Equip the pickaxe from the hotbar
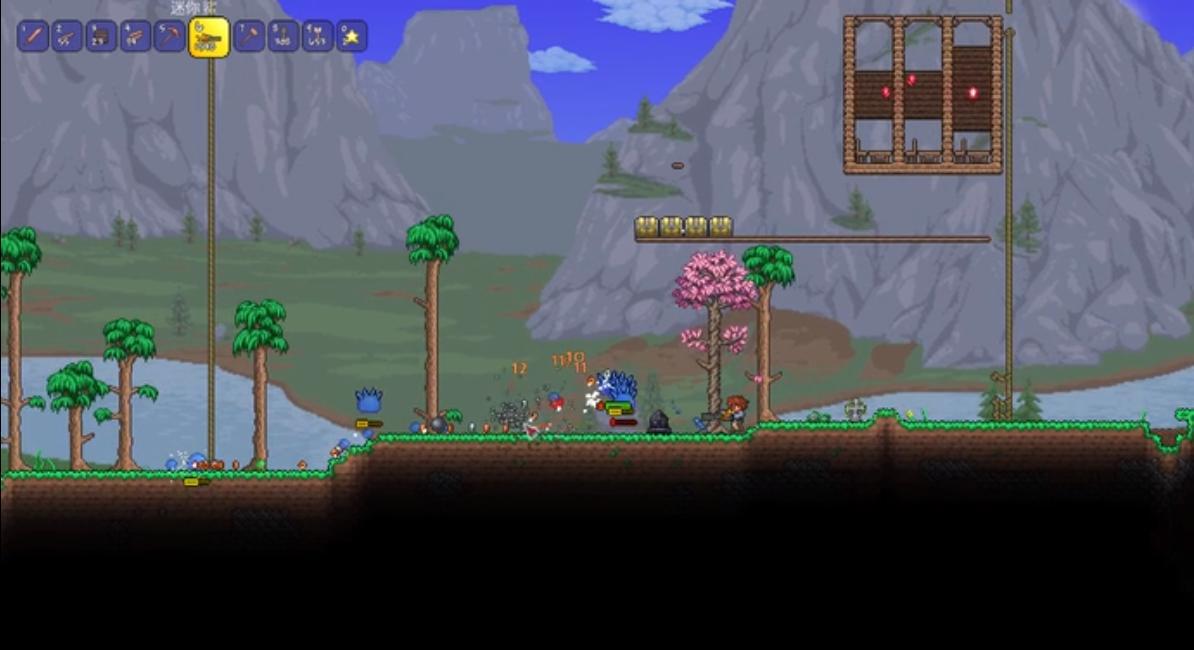Screen dimensions: 1194x650 click(169, 37)
